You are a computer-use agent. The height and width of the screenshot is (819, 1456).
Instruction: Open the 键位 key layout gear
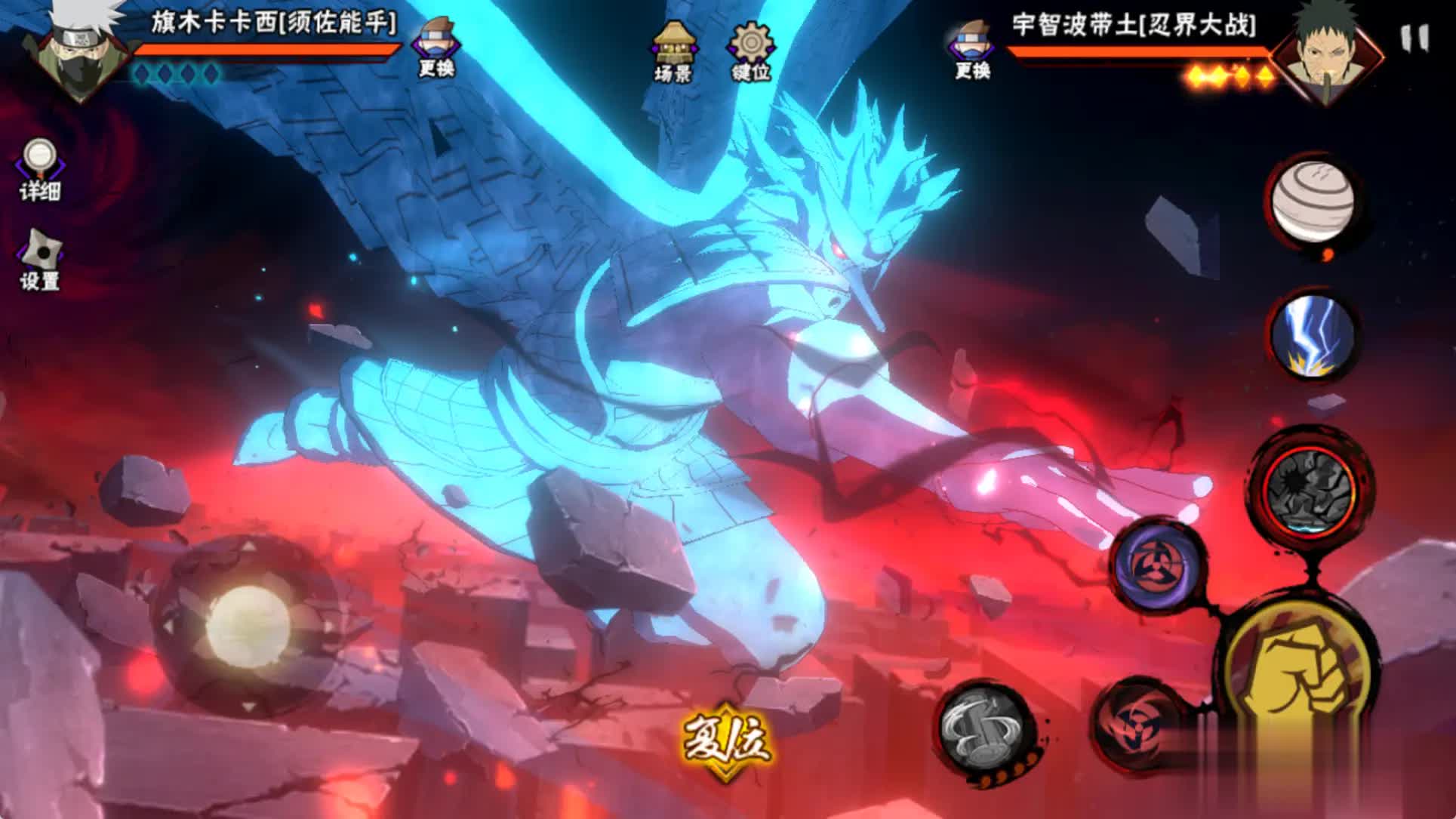click(x=750, y=51)
